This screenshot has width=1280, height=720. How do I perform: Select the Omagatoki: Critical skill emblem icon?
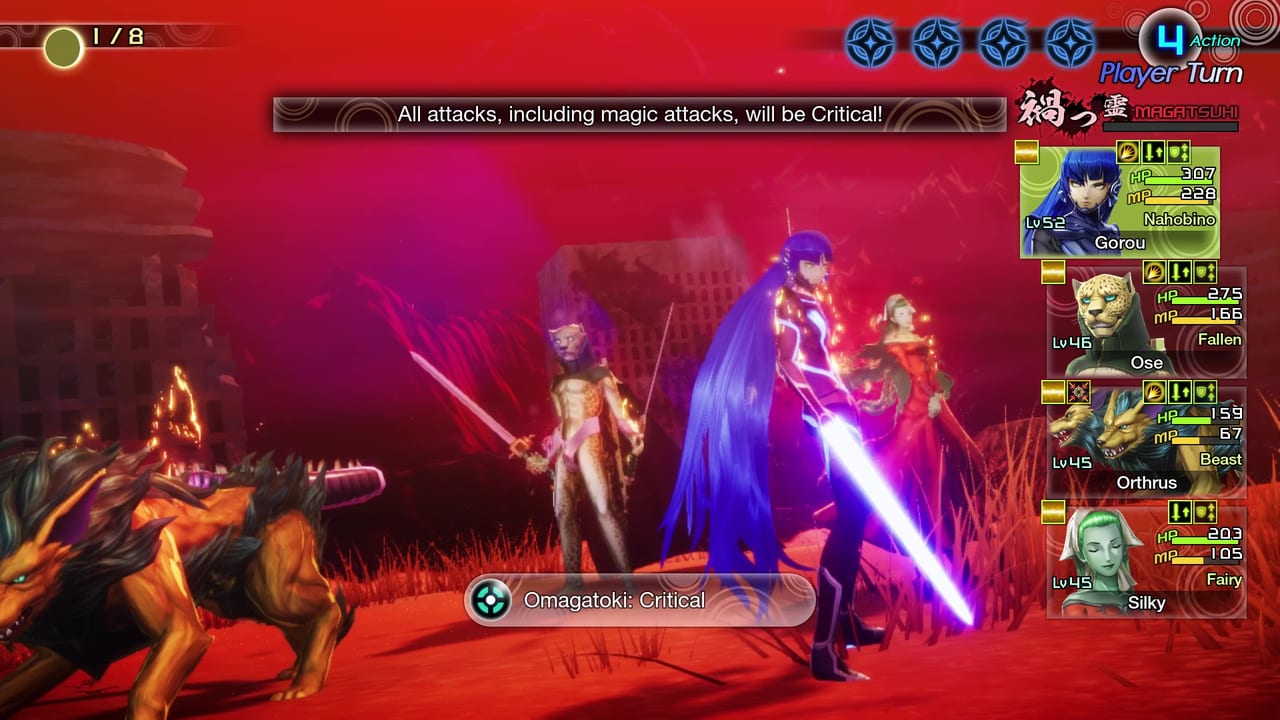(x=490, y=600)
